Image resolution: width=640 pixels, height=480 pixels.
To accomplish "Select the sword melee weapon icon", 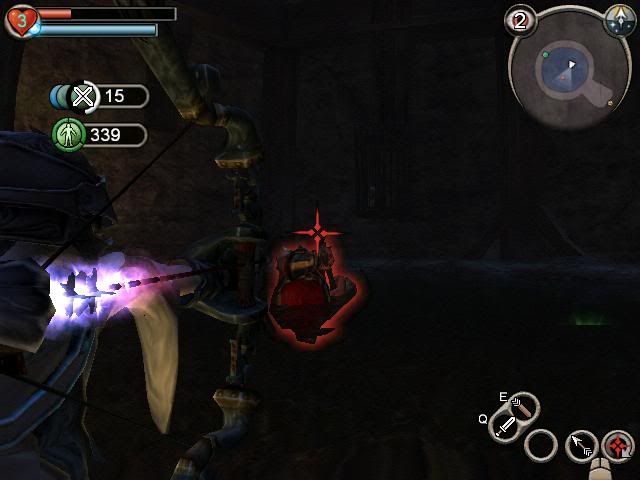I will [x=506, y=427].
